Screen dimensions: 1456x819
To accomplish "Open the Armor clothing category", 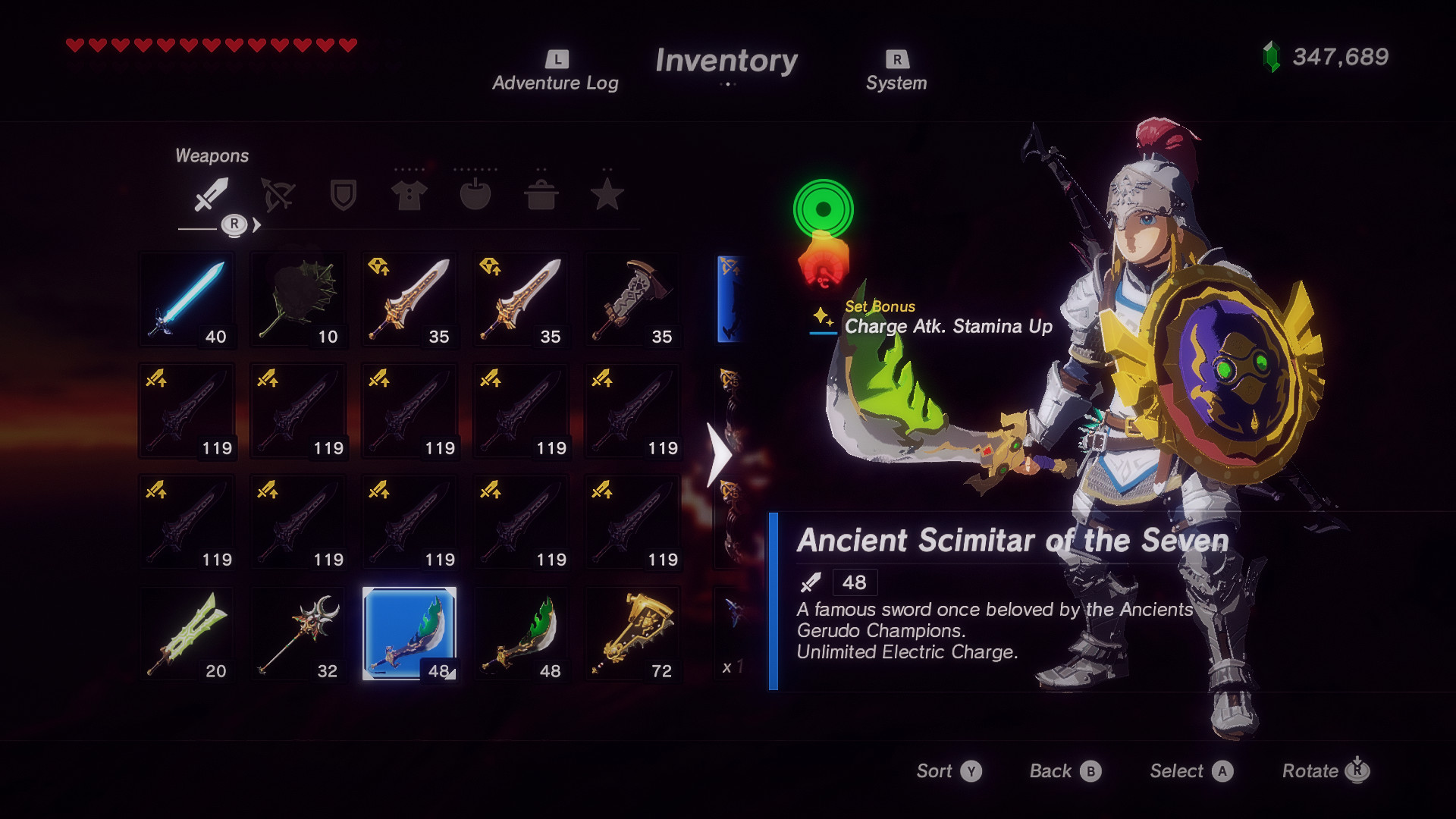I will [x=409, y=196].
